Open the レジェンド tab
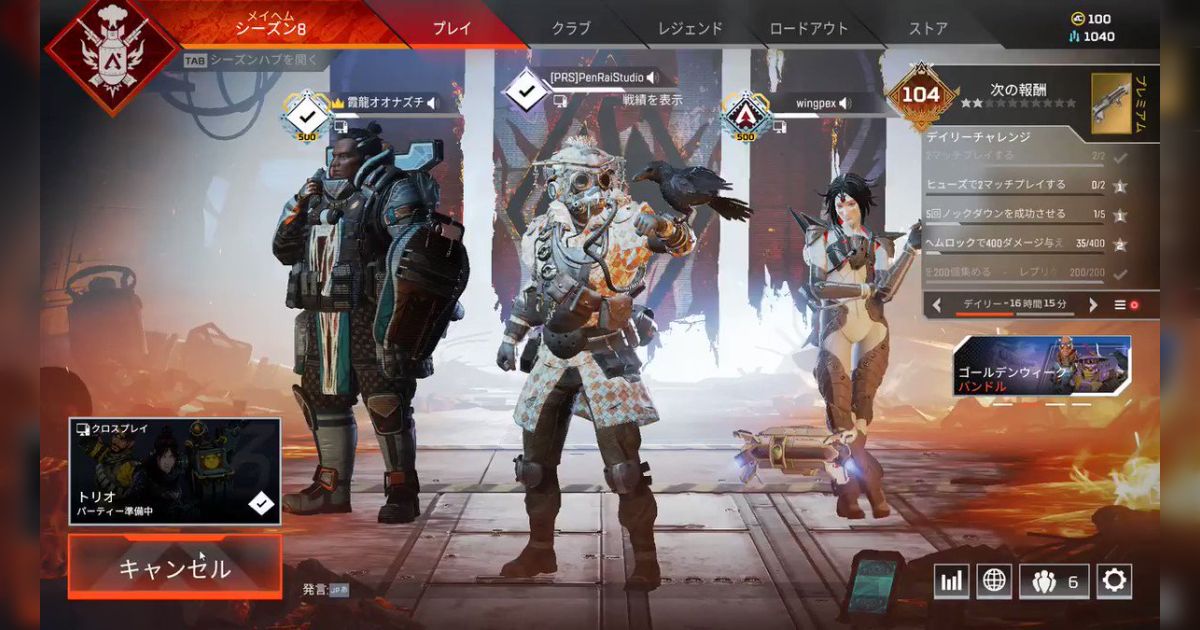This screenshot has width=1200, height=630. [x=689, y=28]
